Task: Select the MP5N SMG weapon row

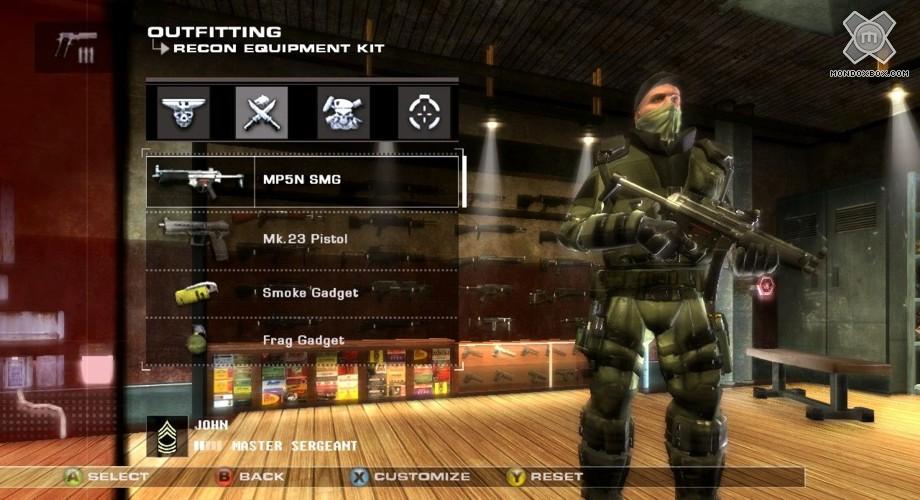Action: tap(305, 181)
